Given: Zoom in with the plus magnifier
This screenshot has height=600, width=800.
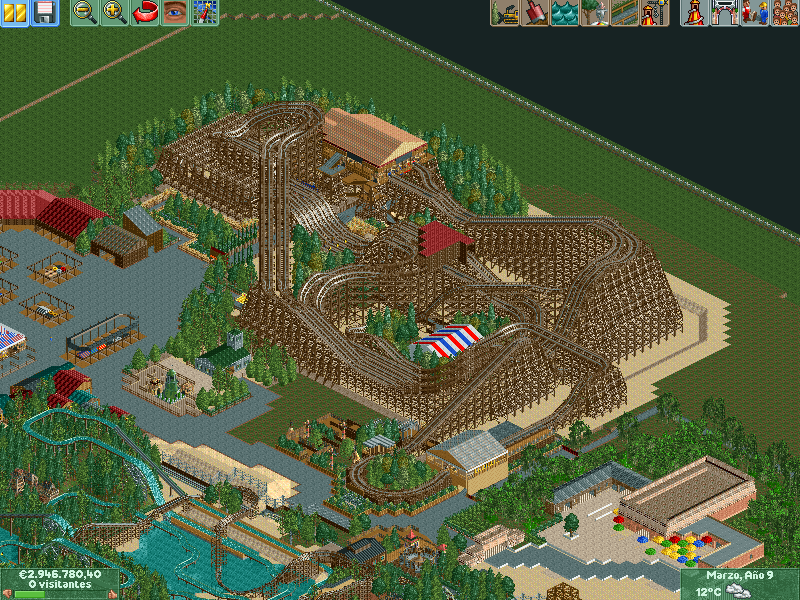Looking at the screenshot, I should [115, 13].
